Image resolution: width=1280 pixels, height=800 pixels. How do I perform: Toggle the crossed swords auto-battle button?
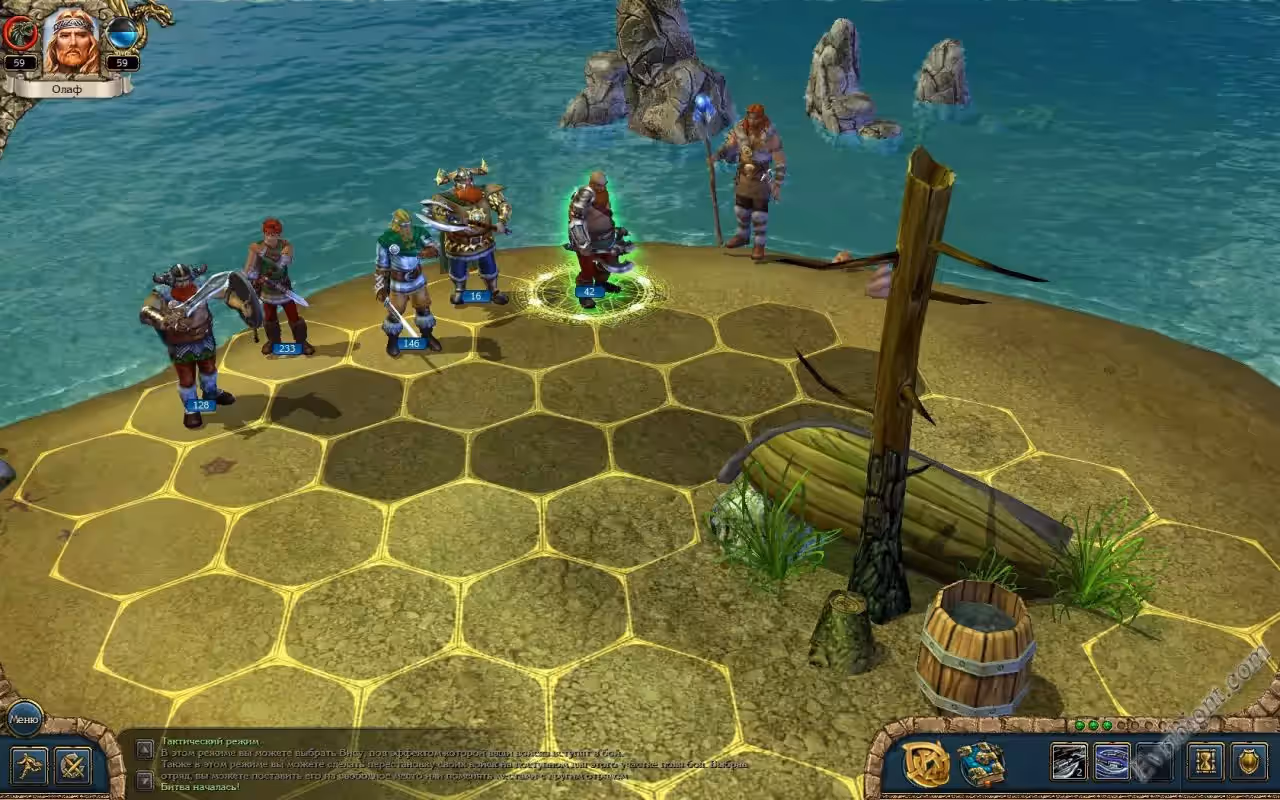(x=73, y=767)
